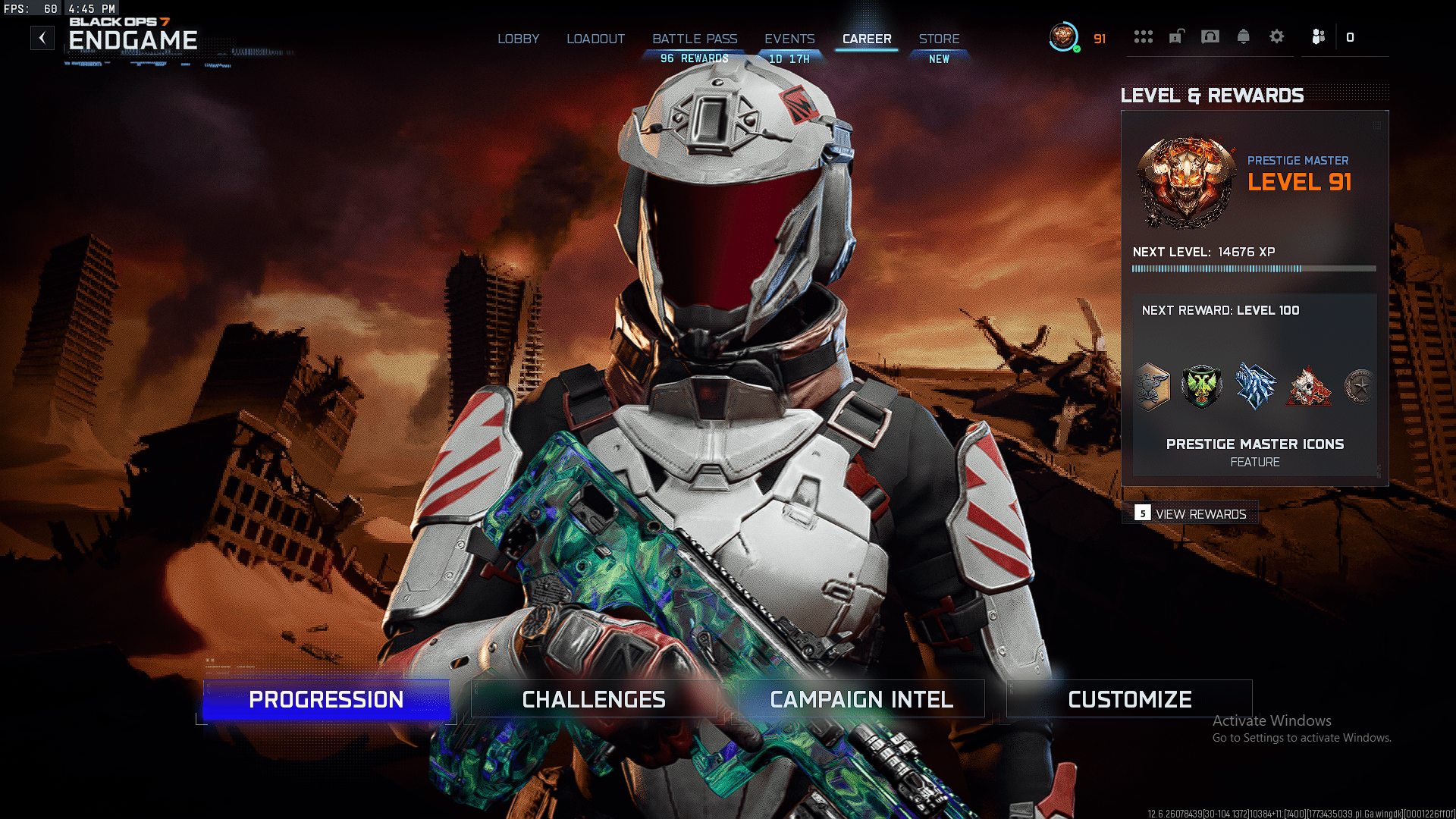Select the green eagle shield prestige icon
1456x819 pixels.
coord(1203,387)
